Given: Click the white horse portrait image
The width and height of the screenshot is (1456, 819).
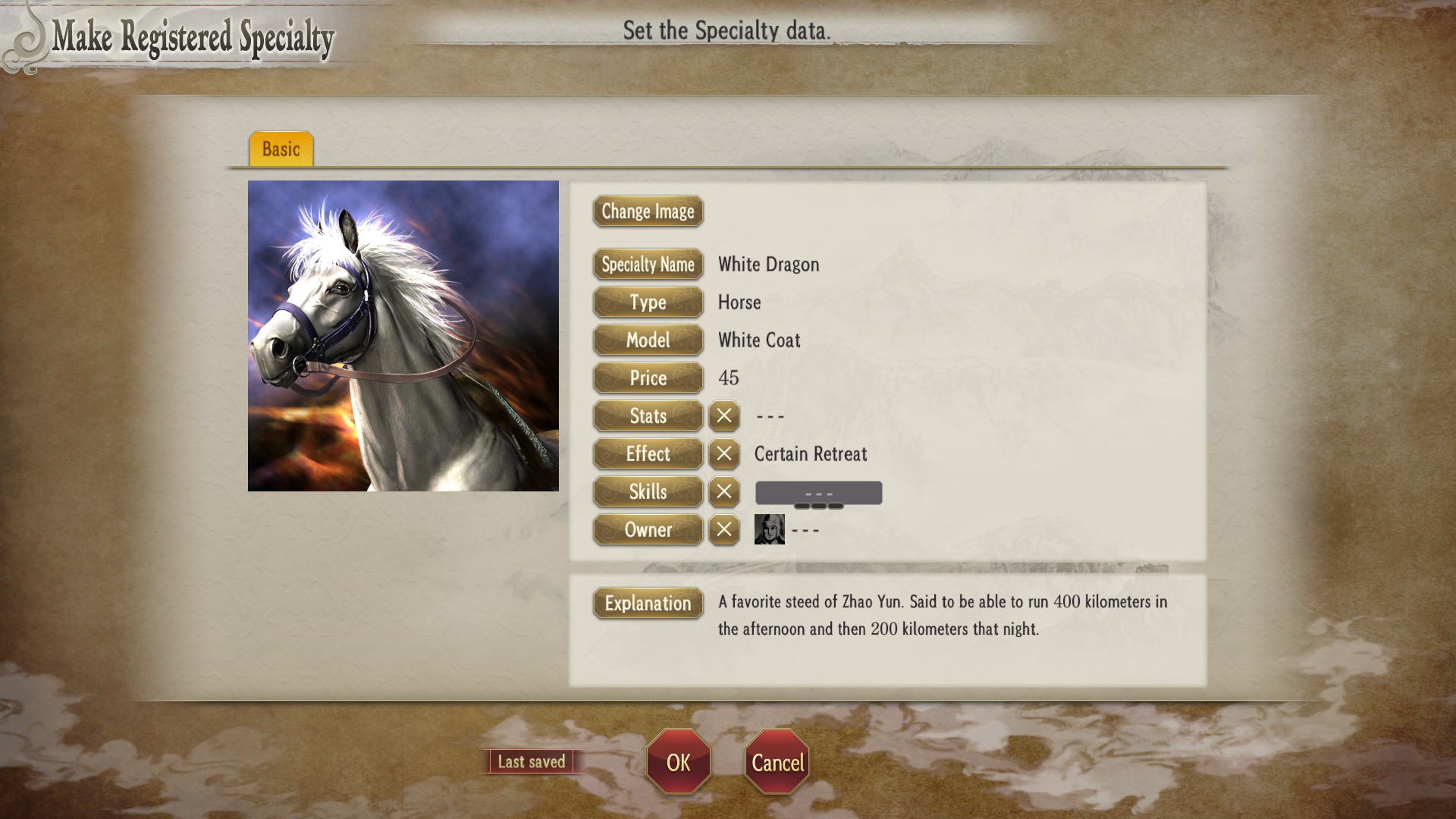Looking at the screenshot, I should coord(403,336).
